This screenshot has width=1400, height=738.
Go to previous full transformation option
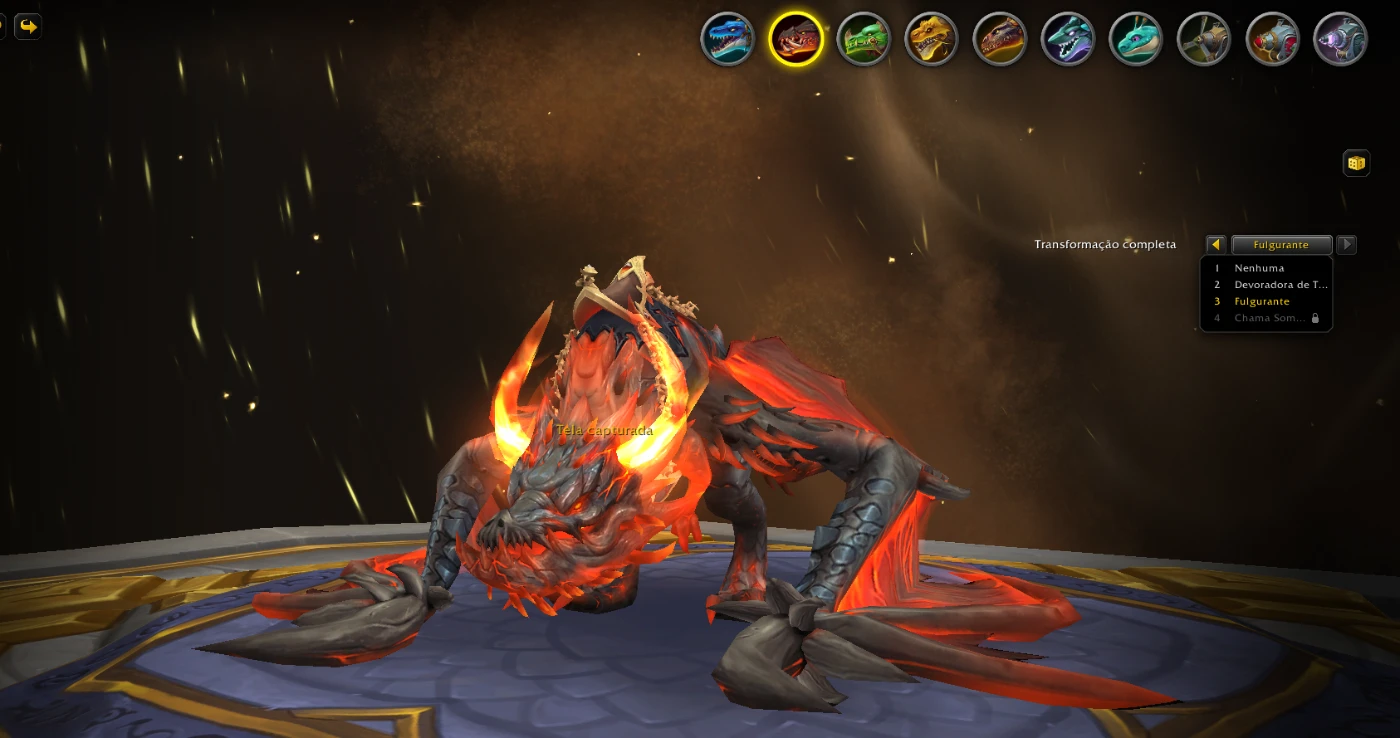(x=1216, y=245)
